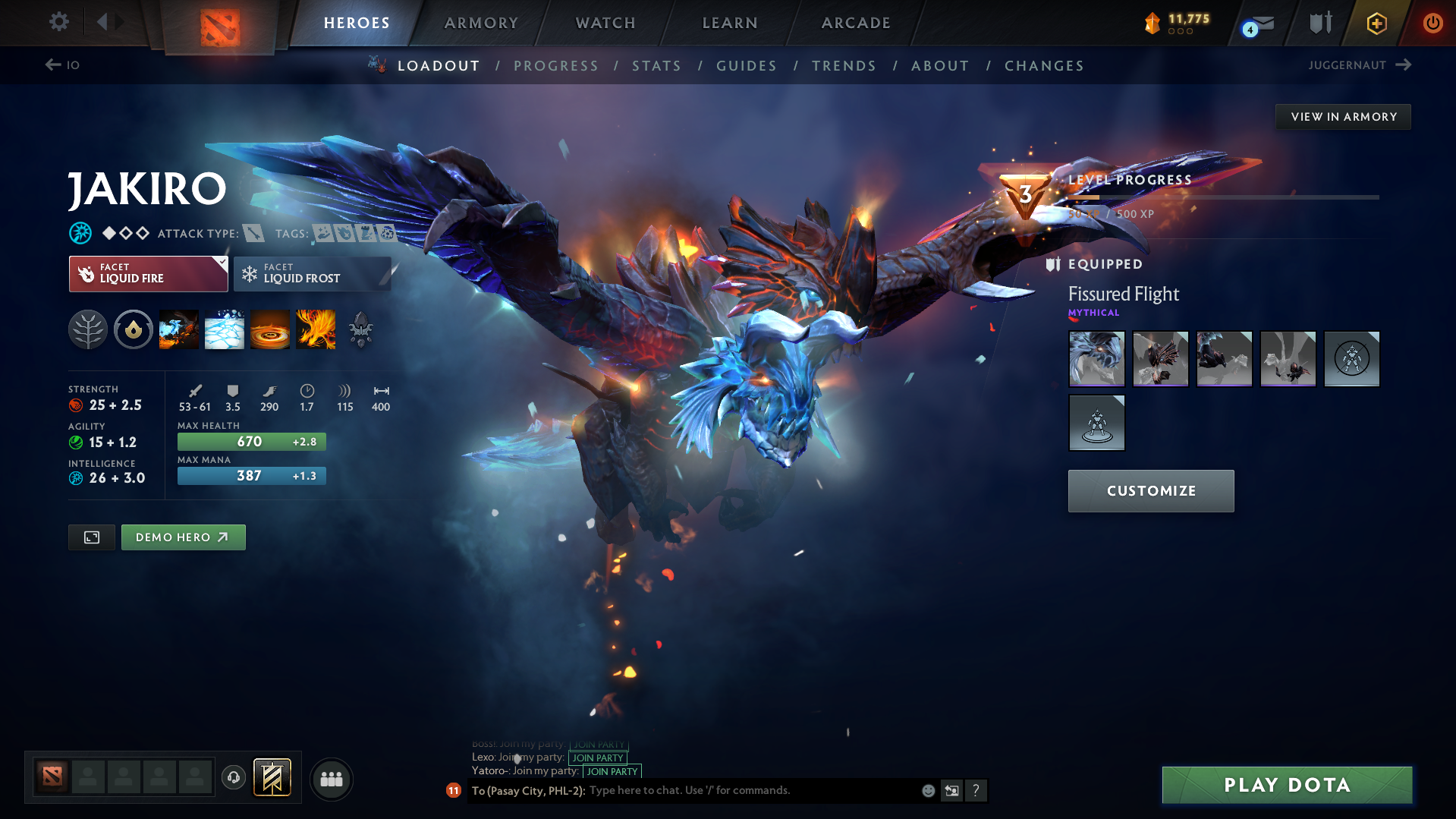The height and width of the screenshot is (819, 1456).
Task: Open the Macropyre ability icon
Action: click(316, 329)
